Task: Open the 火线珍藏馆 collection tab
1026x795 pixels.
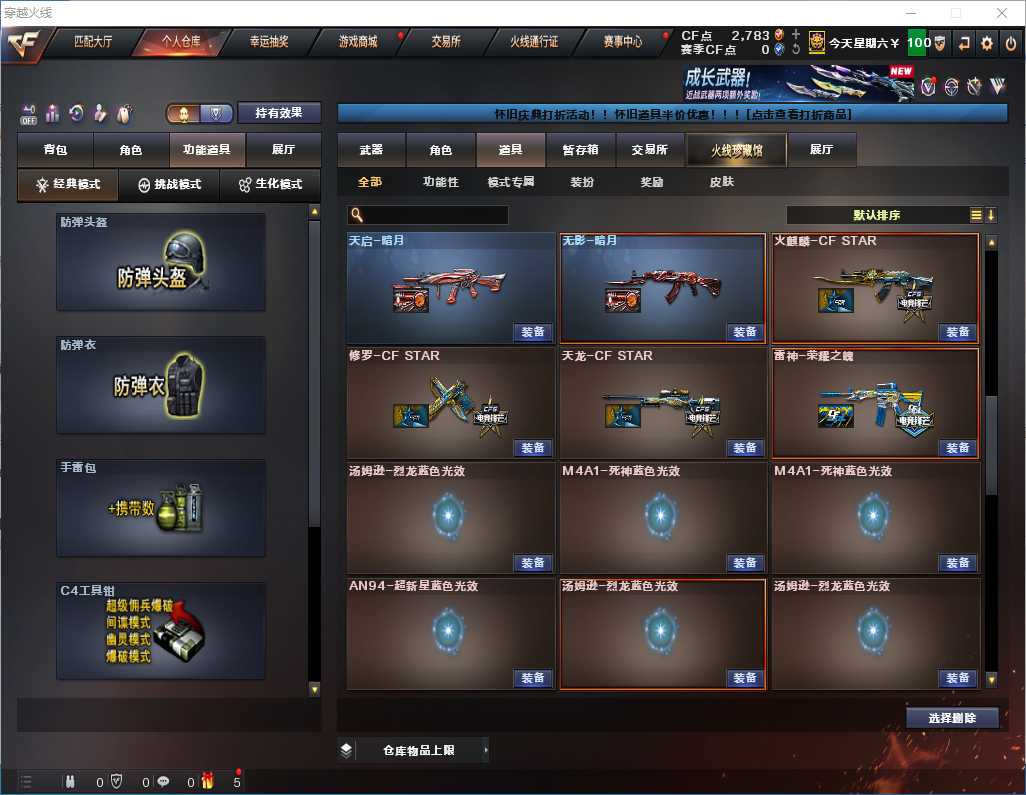Action: pos(736,150)
